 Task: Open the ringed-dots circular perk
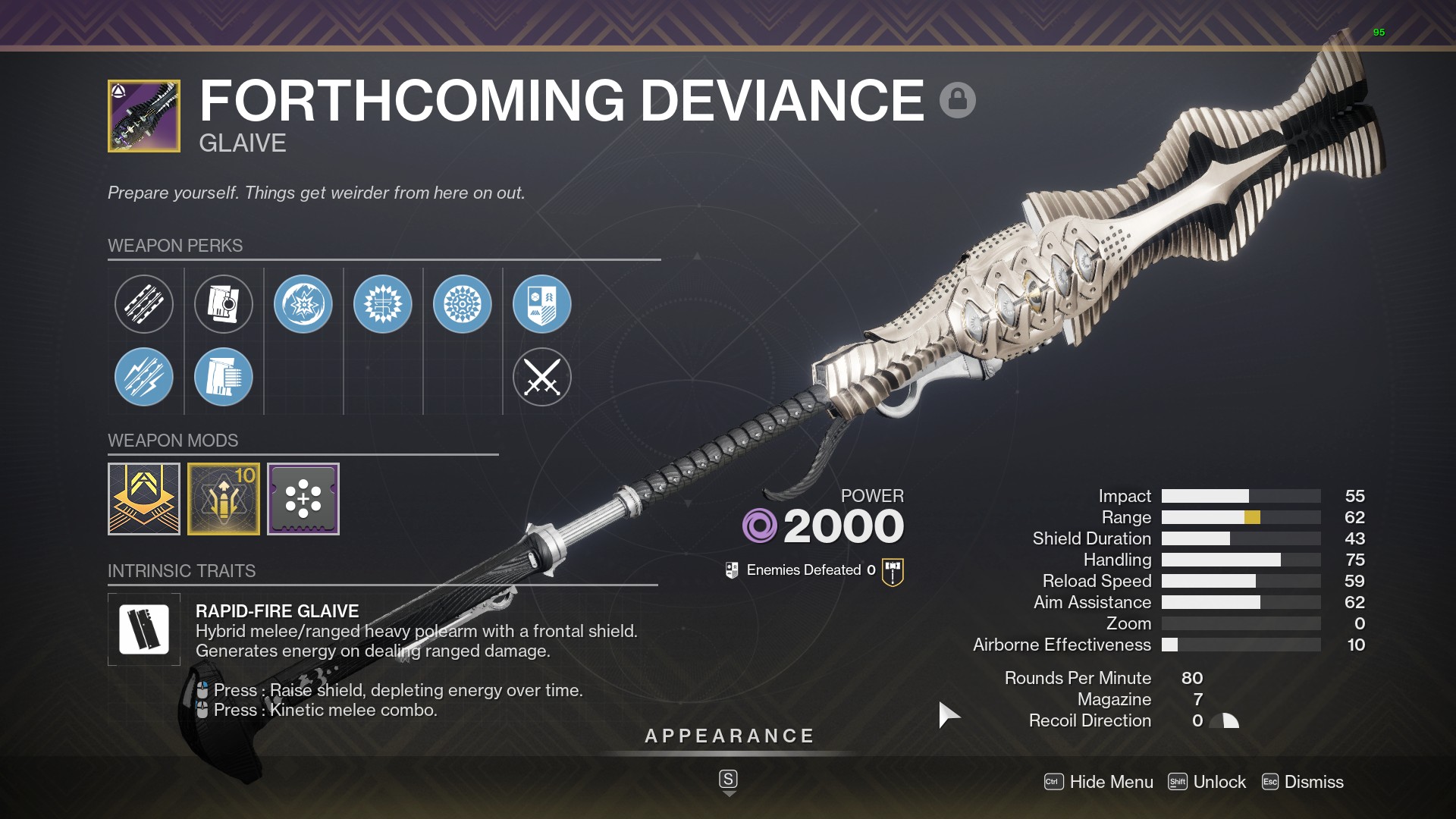pos(463,304)
